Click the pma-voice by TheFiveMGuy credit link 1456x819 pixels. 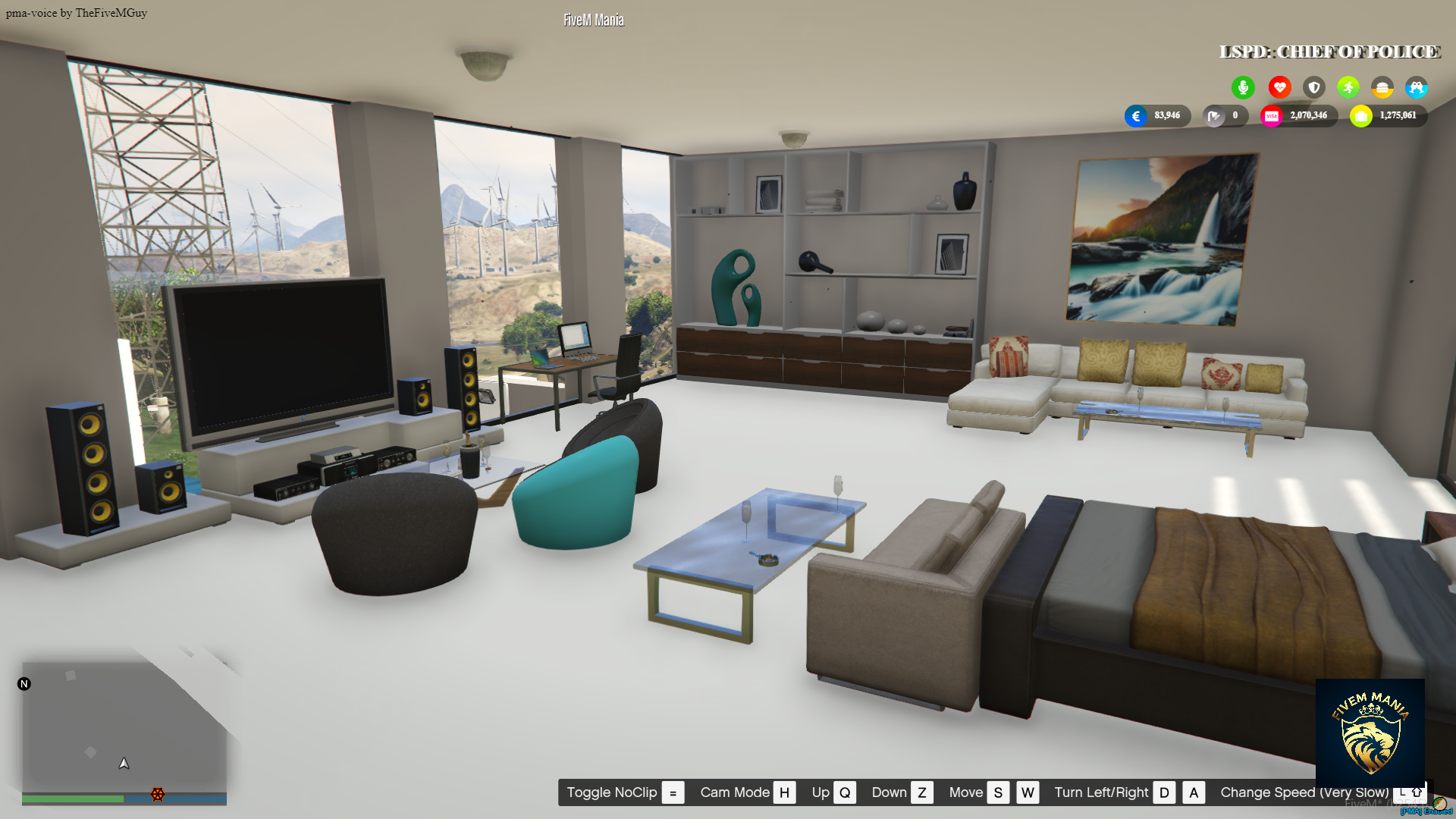[x=76, y=12]
